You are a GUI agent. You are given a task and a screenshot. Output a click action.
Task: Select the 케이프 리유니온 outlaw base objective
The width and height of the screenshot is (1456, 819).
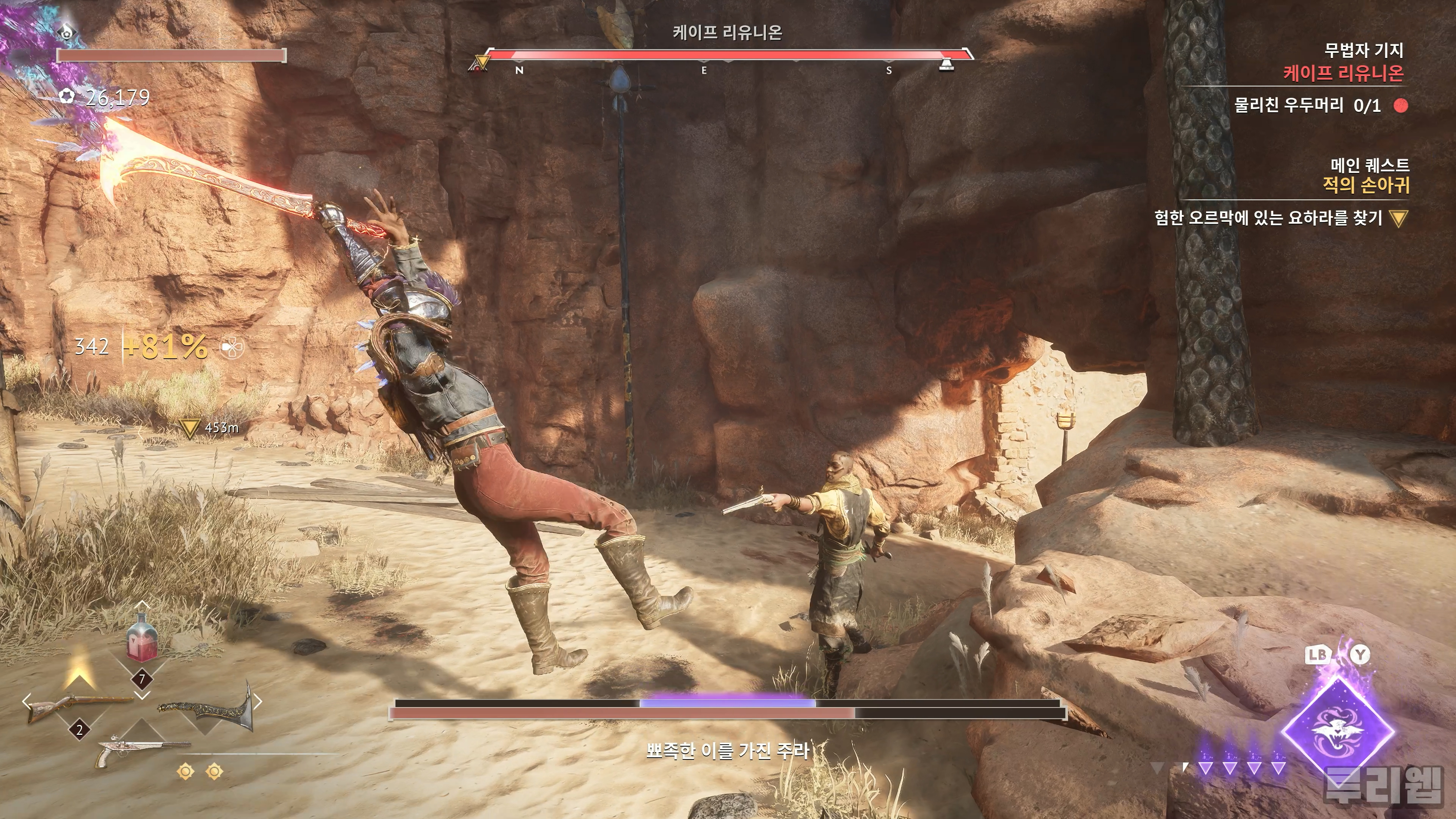click(x=1343, y=73)
